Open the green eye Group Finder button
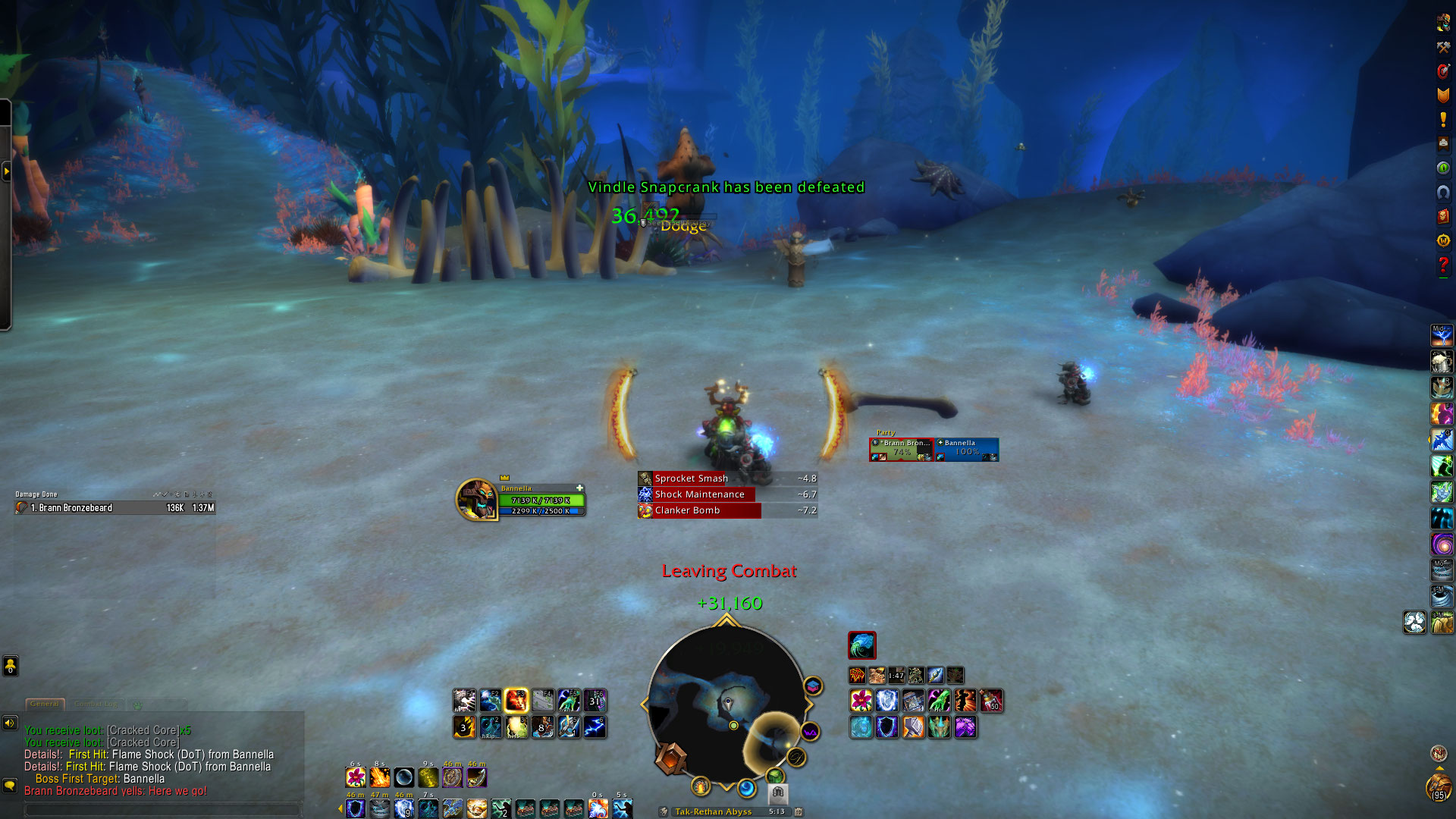Image resolution: width=1456 pixels, height=819 pixels. point(1443,168)
